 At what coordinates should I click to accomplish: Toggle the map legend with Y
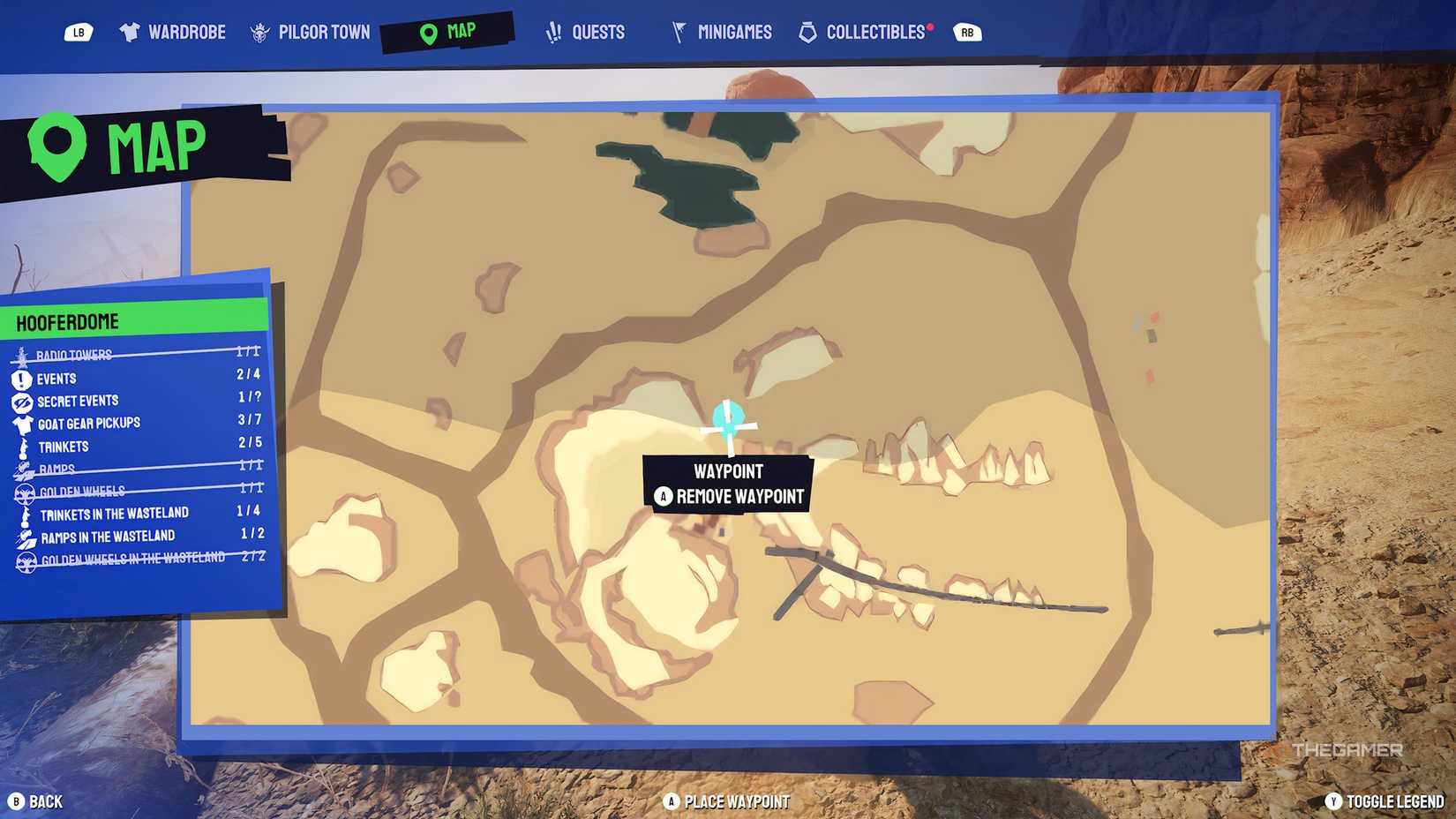click(x=1336, y=801)
